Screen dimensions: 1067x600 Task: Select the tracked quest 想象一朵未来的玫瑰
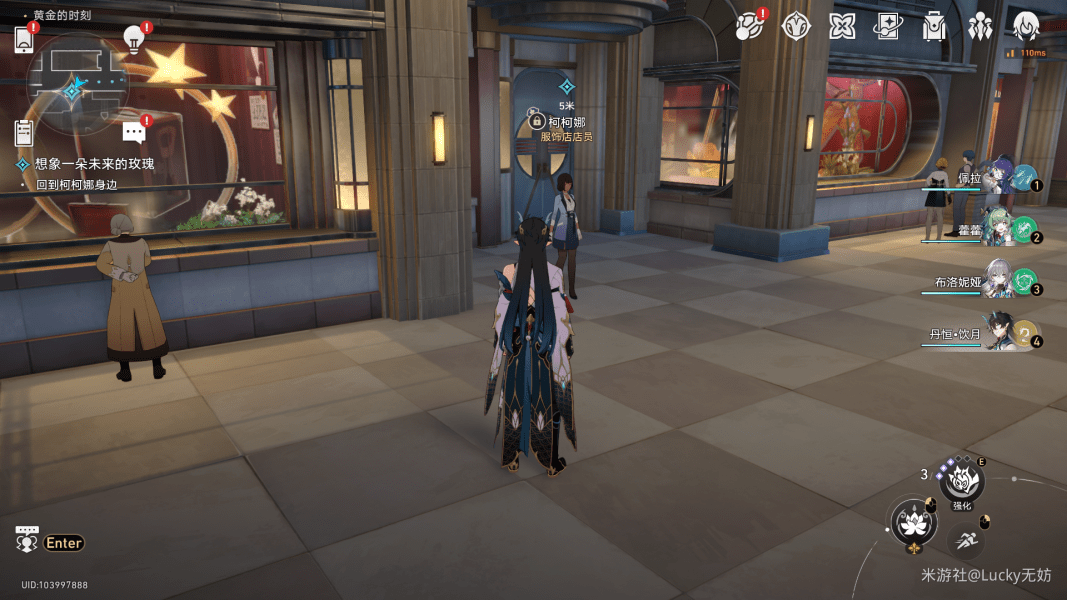tap(94, 163)
